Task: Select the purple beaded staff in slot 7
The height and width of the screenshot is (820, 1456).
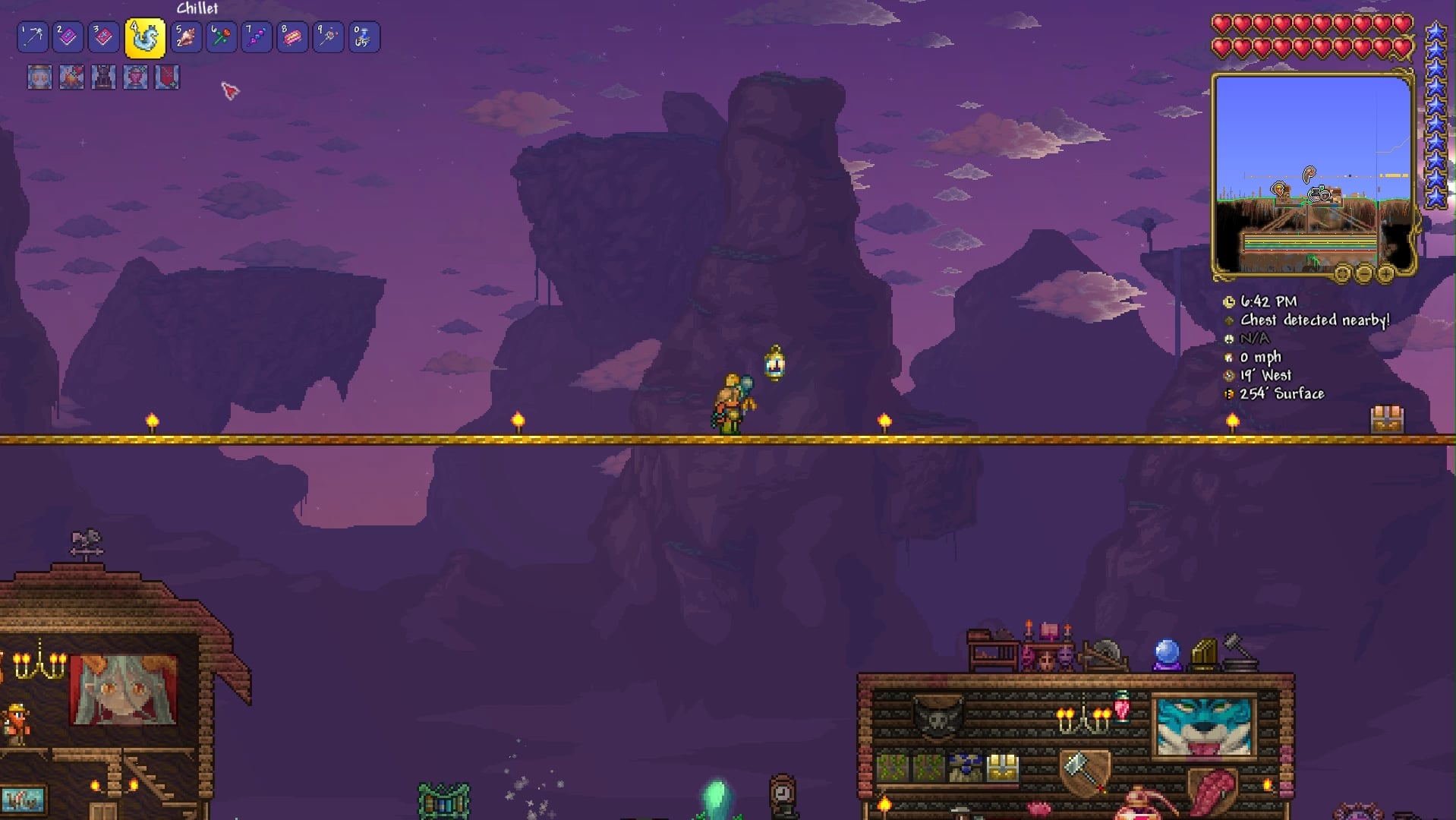Action: (257, 36)
